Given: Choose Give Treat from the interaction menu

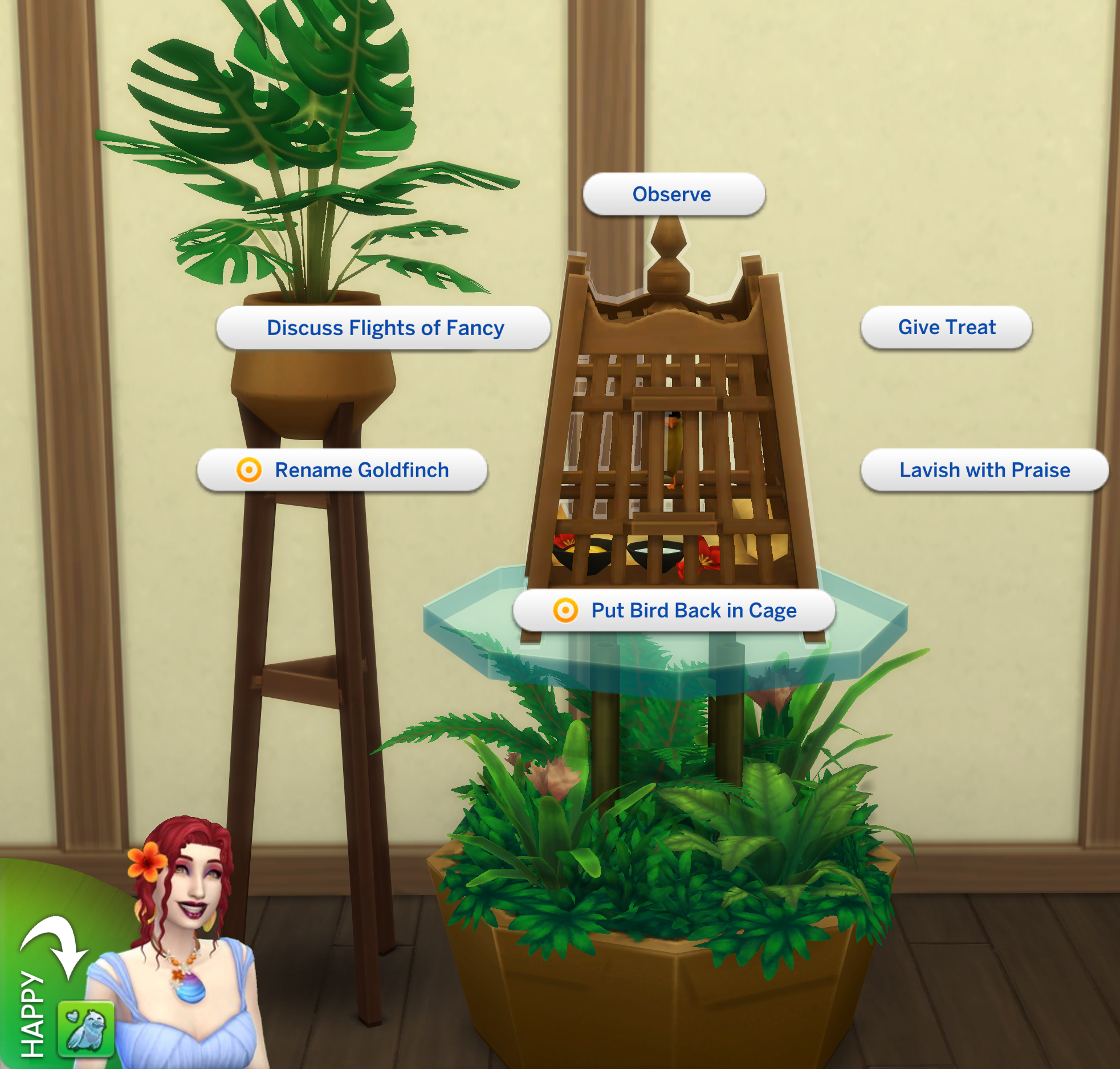Looking at the screenshot, I should click(946, 327).
